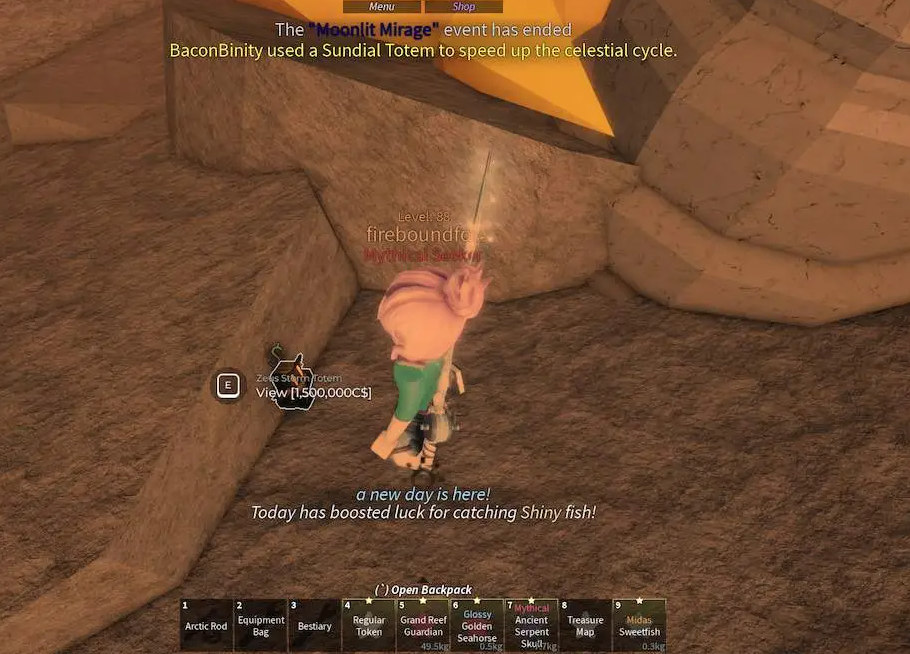This screenshot has width=910, height=654.
Task: Equip the Grand Reef Guardian fish
Action: (423, 625)
